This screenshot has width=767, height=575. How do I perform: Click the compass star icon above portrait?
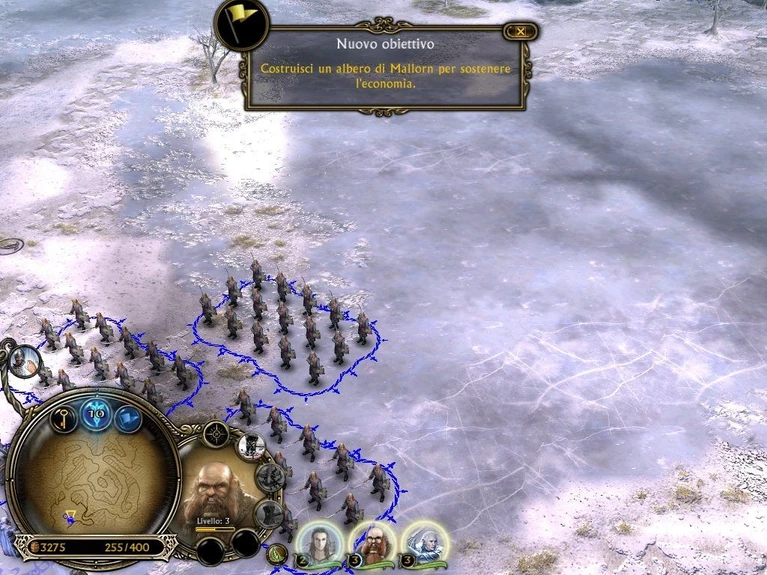click(x=216, y=433)
